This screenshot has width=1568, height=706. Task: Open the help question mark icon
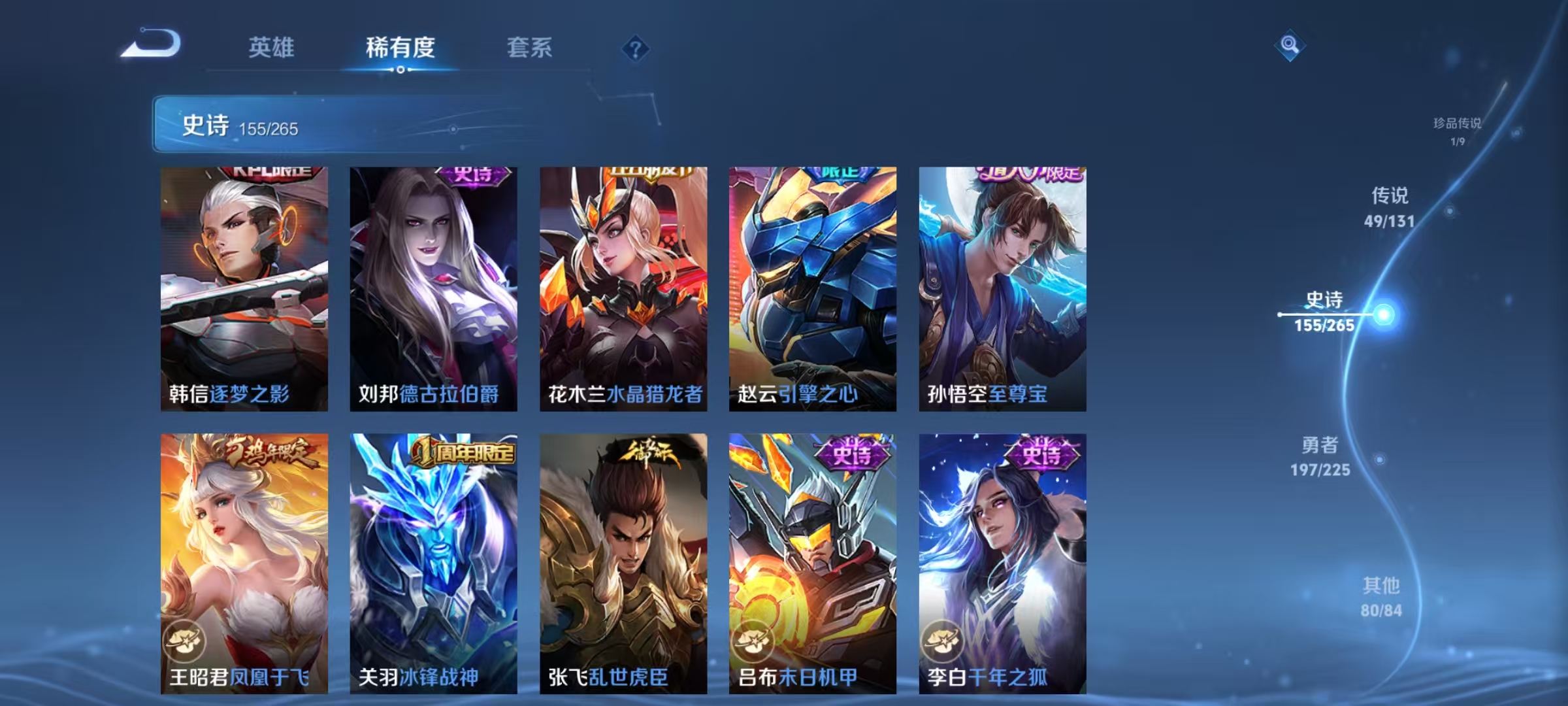pos(636,49)
